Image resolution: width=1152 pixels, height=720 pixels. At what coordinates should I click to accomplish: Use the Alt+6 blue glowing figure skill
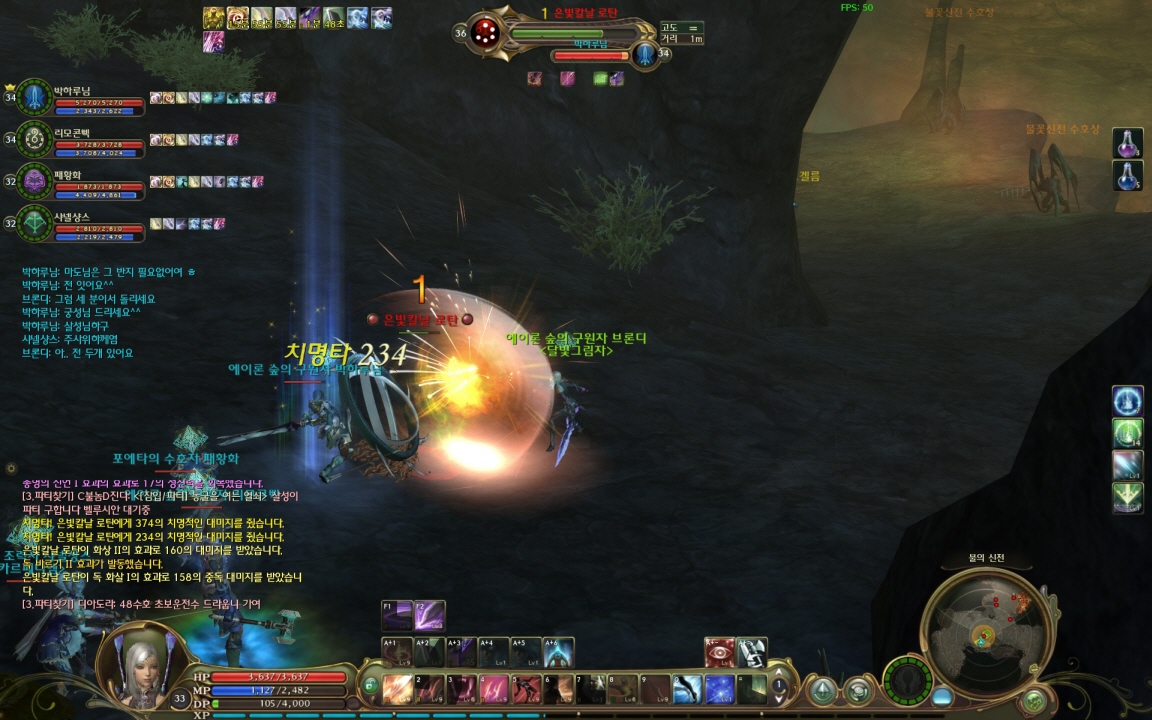click(x=558, y=652)
